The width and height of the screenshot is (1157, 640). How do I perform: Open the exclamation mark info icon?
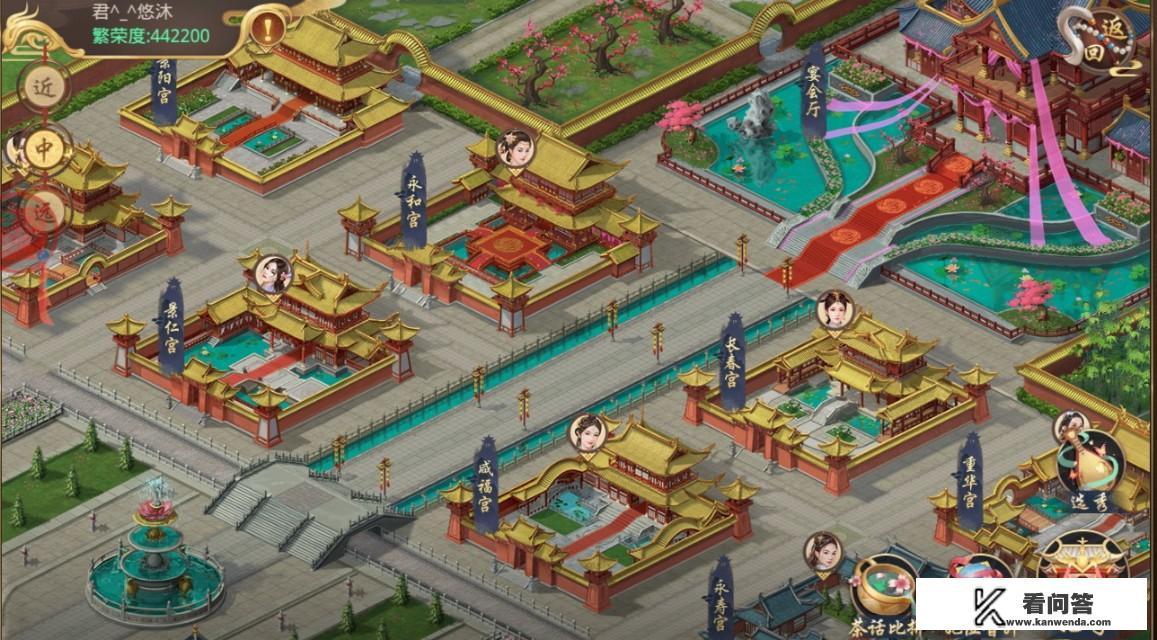[x=267, y=29]
